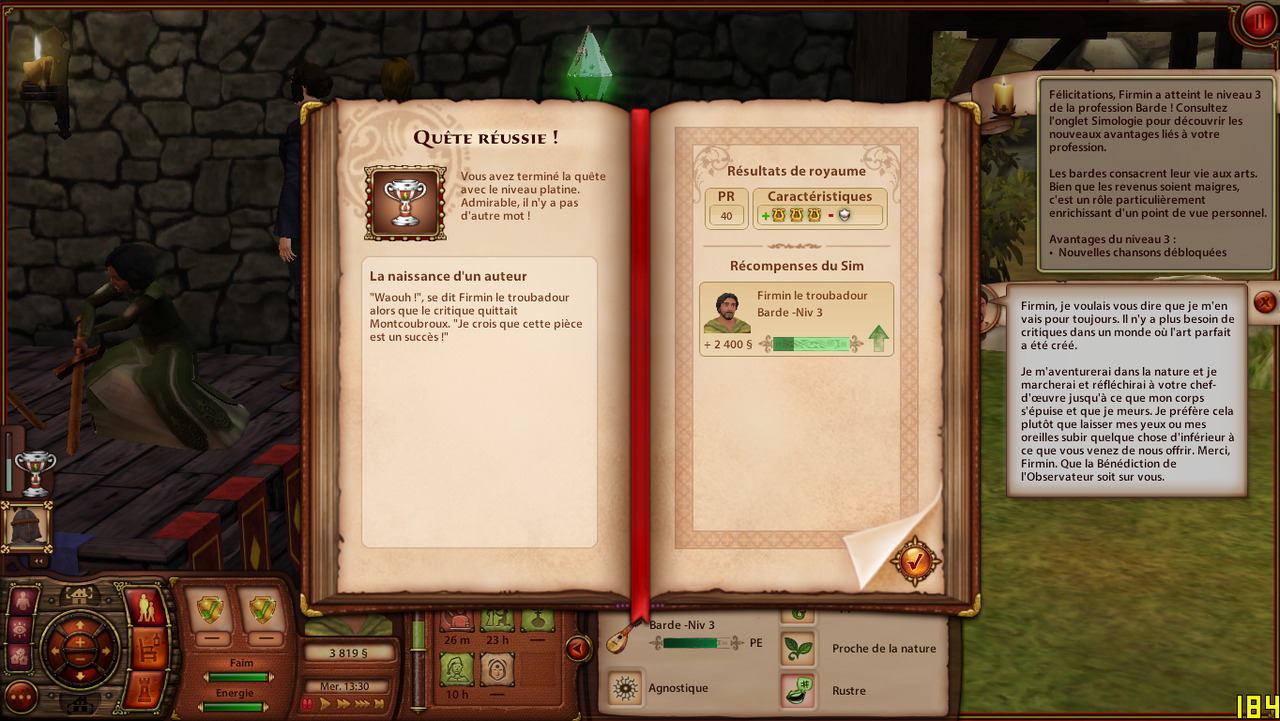This screenshot has height=721, width=1280.
Task: Open the pause menu button
Action: 1256,22
